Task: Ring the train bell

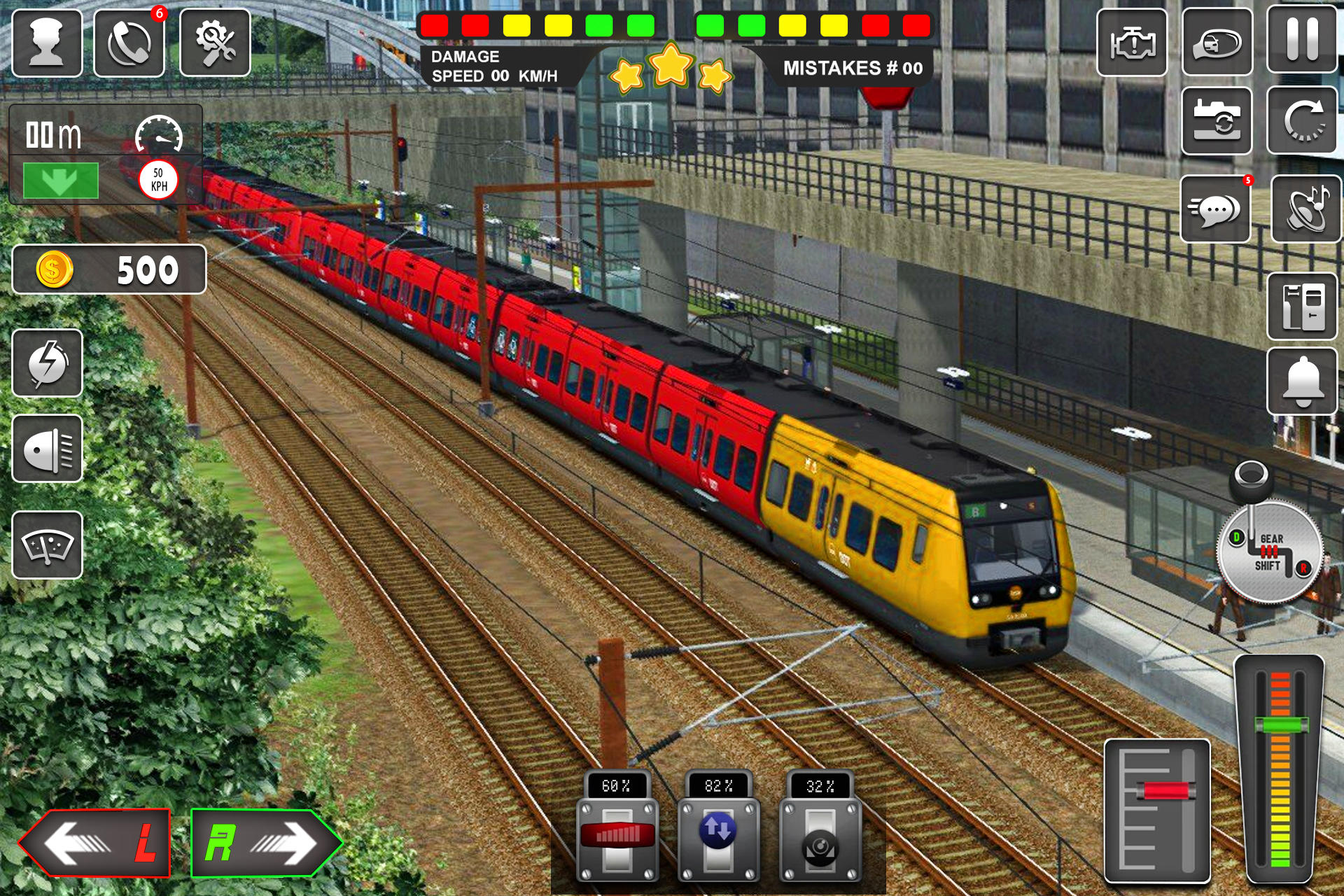Action: point(1303,378)
